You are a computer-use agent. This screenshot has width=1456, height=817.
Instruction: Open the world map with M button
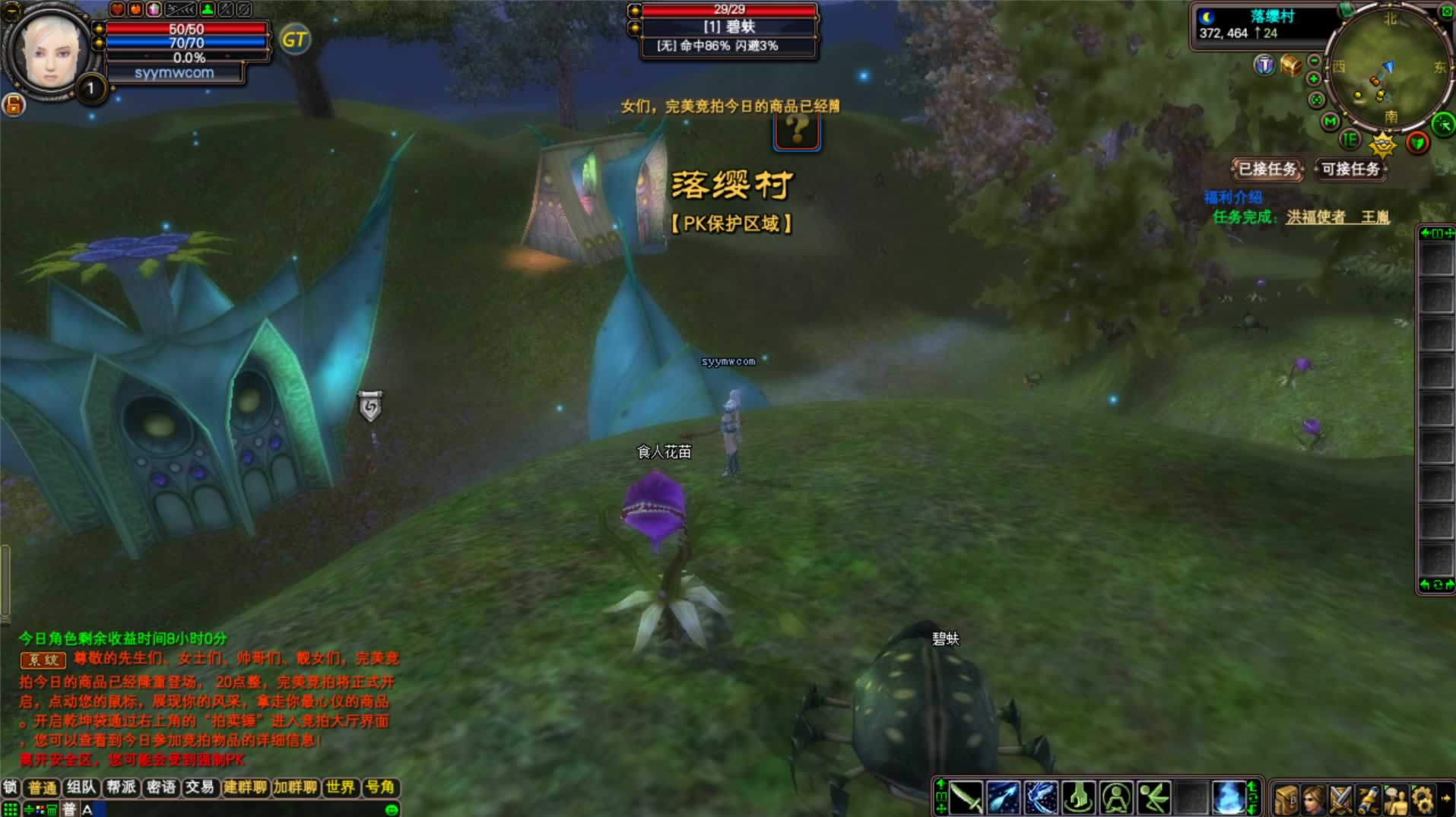tap(1330, 121)
